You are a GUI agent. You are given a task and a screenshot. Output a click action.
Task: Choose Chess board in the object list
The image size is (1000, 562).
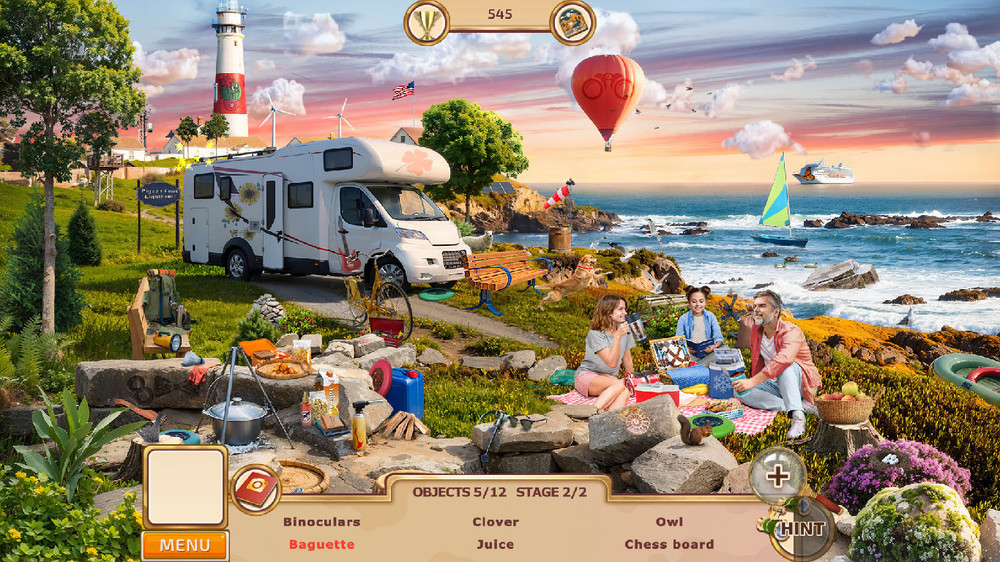669,544
